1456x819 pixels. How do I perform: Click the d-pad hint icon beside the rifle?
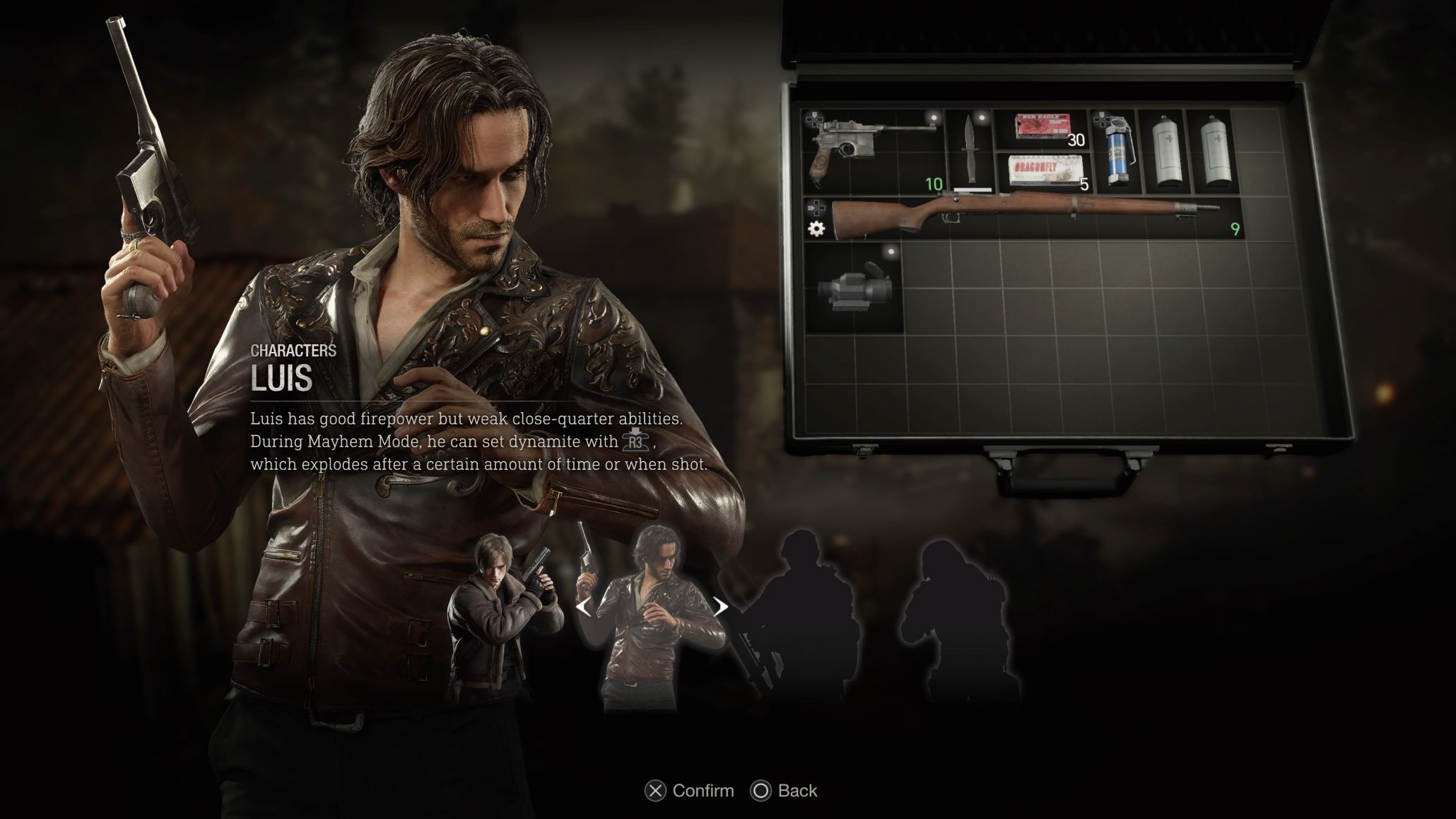click(818, 208)
